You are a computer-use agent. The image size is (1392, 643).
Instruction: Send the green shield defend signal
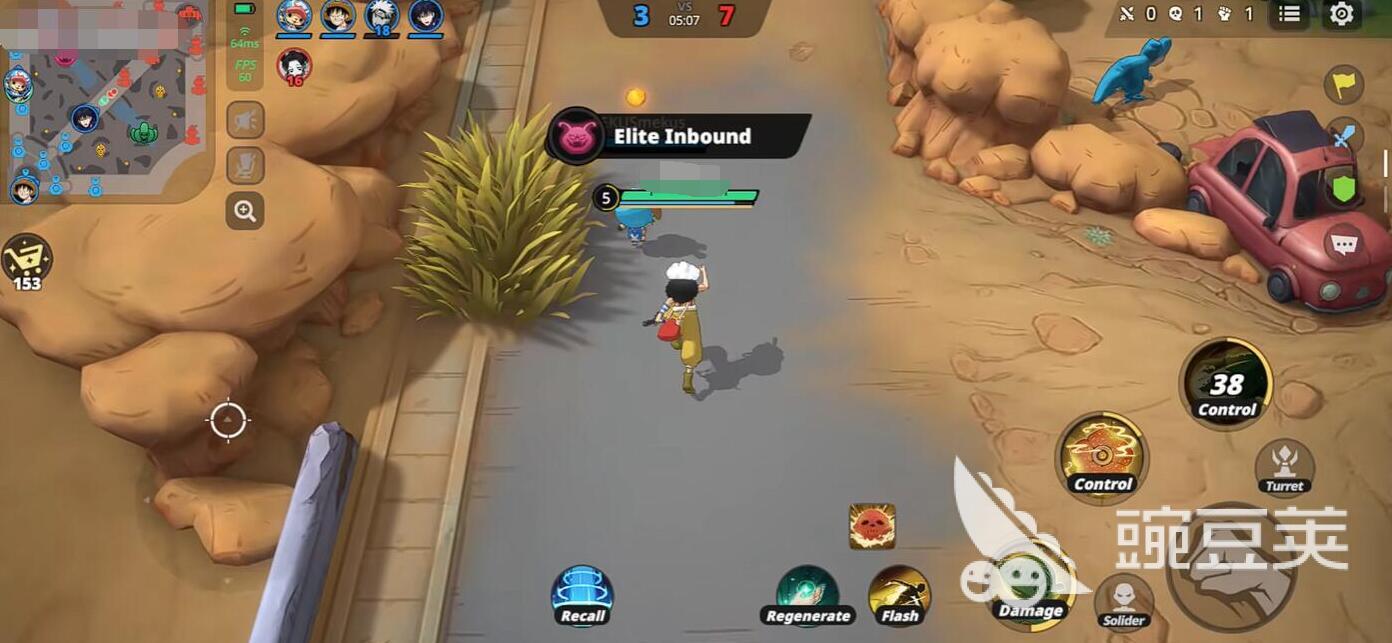coord(1344,188)
